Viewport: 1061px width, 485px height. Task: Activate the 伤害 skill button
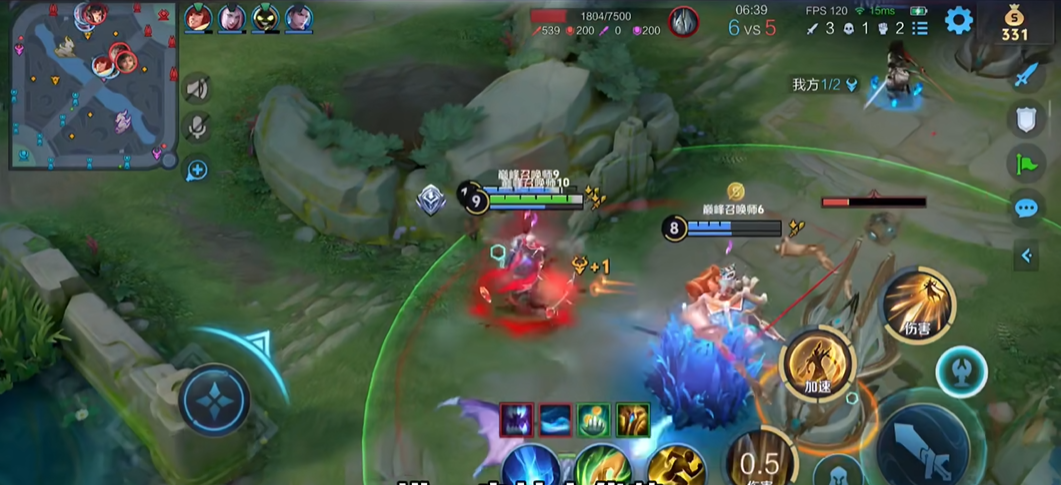click(x=917, y=304)
